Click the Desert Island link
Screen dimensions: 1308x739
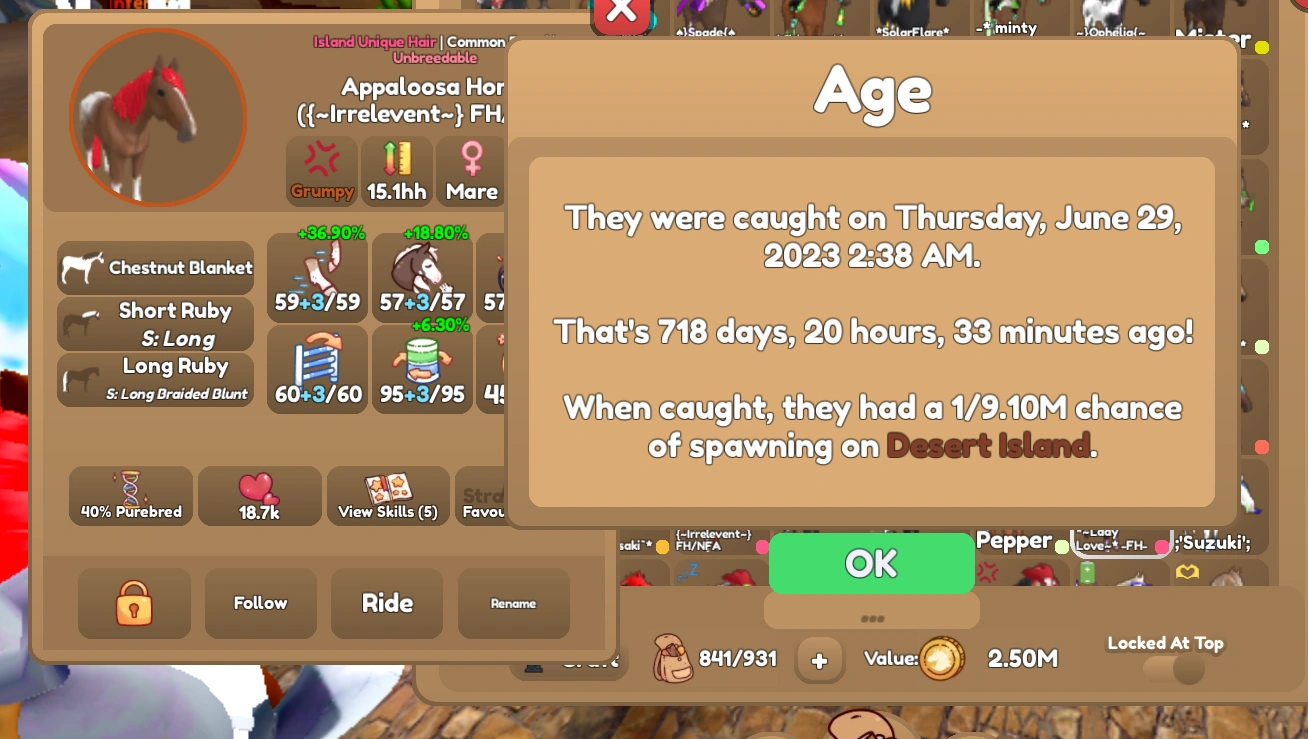click(x=987, y=446)
